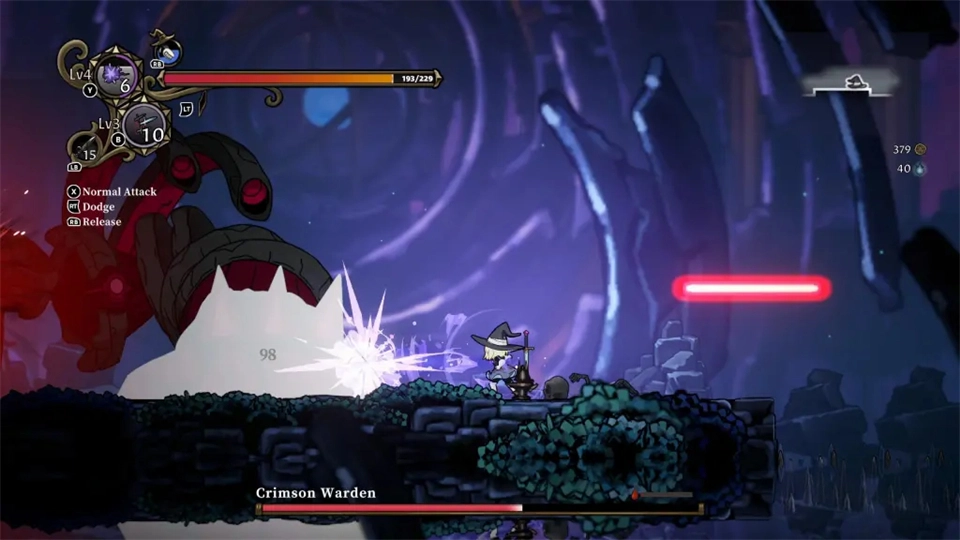
Task: Click the blue soul flame currency icon
Action: [x=921, y=169]
